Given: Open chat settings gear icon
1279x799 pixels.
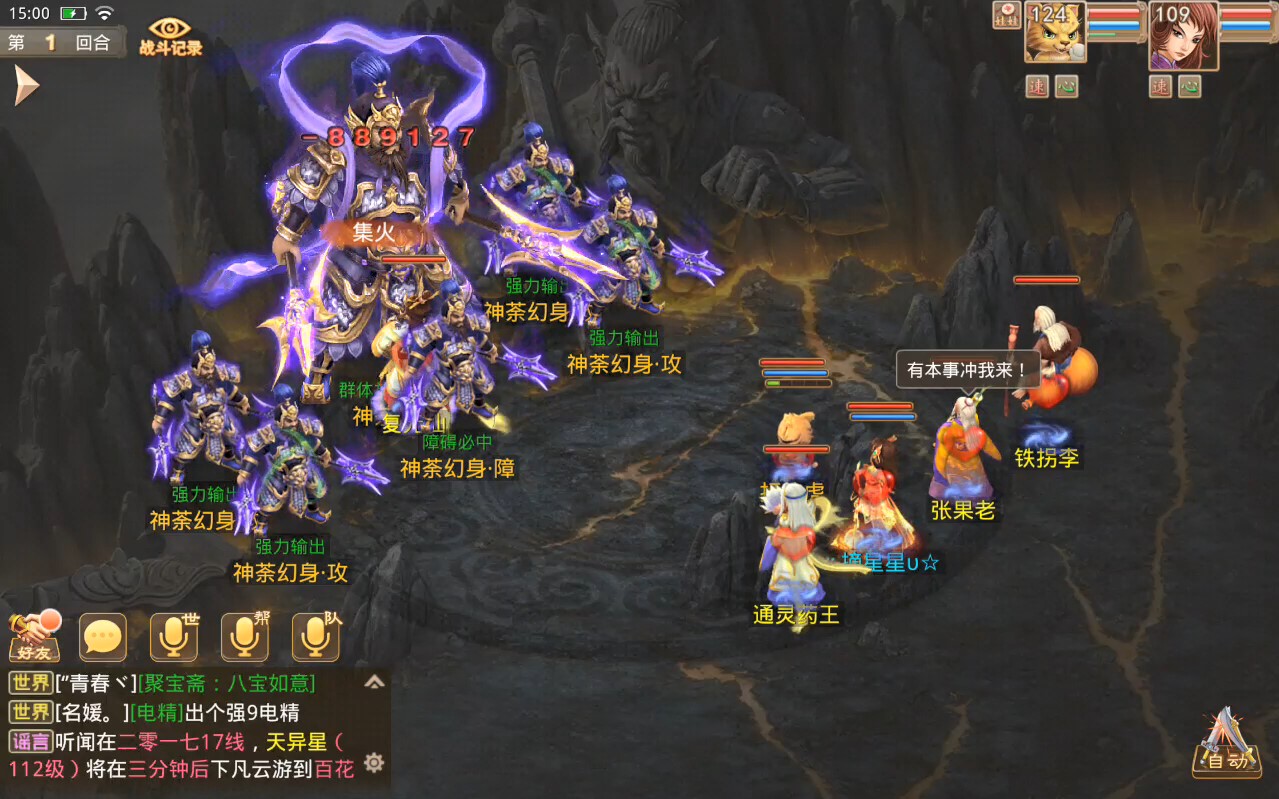Looking at the screenshot, I should pos(374,763).
